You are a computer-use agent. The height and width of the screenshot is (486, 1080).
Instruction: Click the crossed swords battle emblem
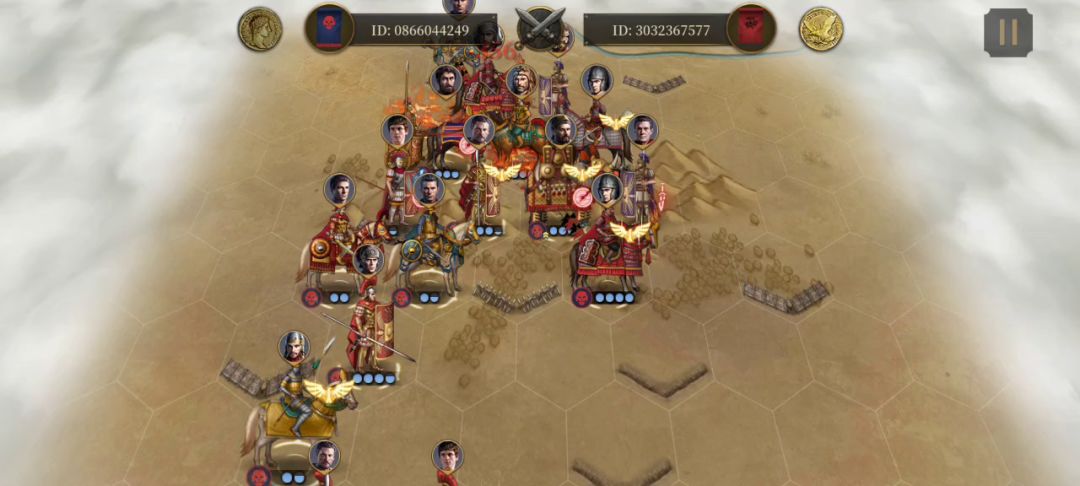[x=540, y=26]
